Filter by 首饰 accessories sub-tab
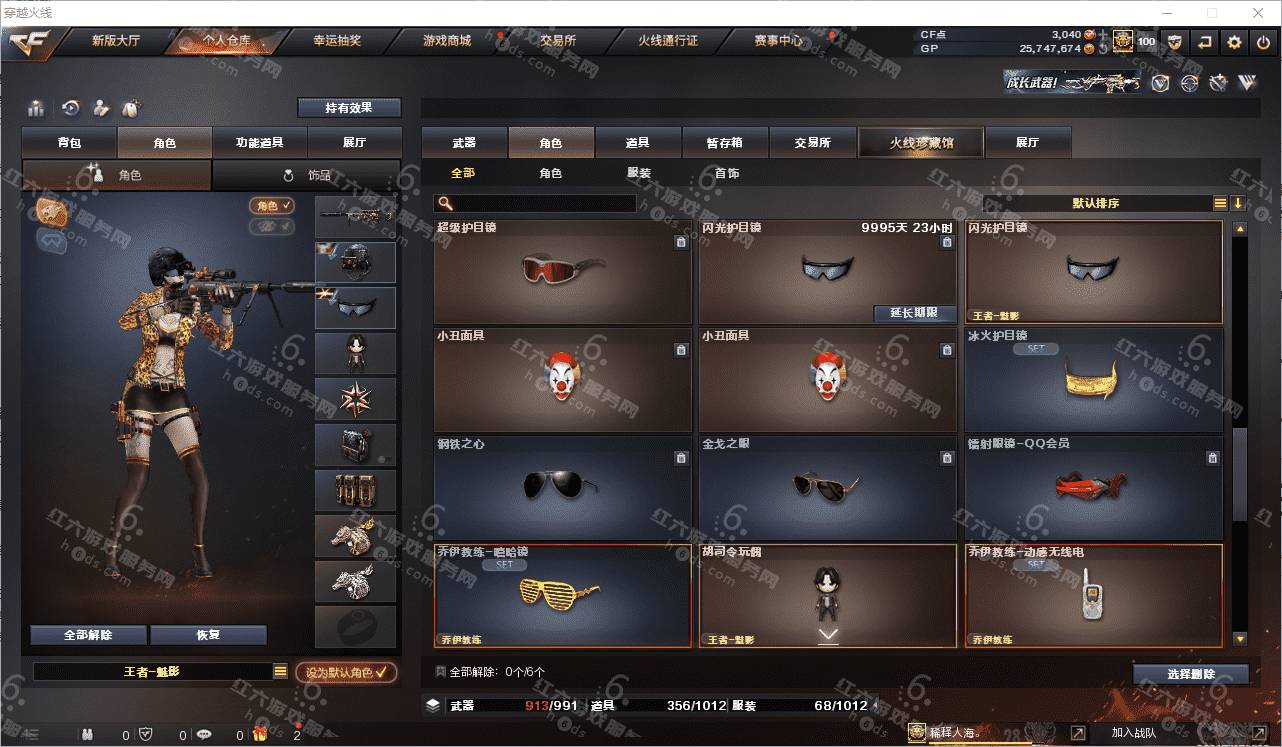Image resolution: width=1282 pixels, height=747 pixels. 727,173
